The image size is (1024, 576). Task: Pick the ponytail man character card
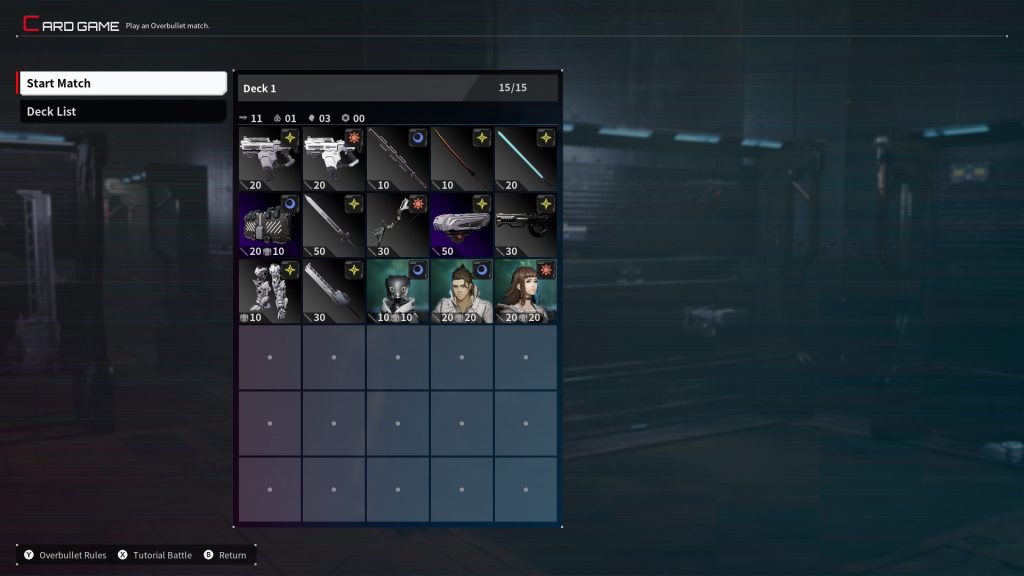462,291
